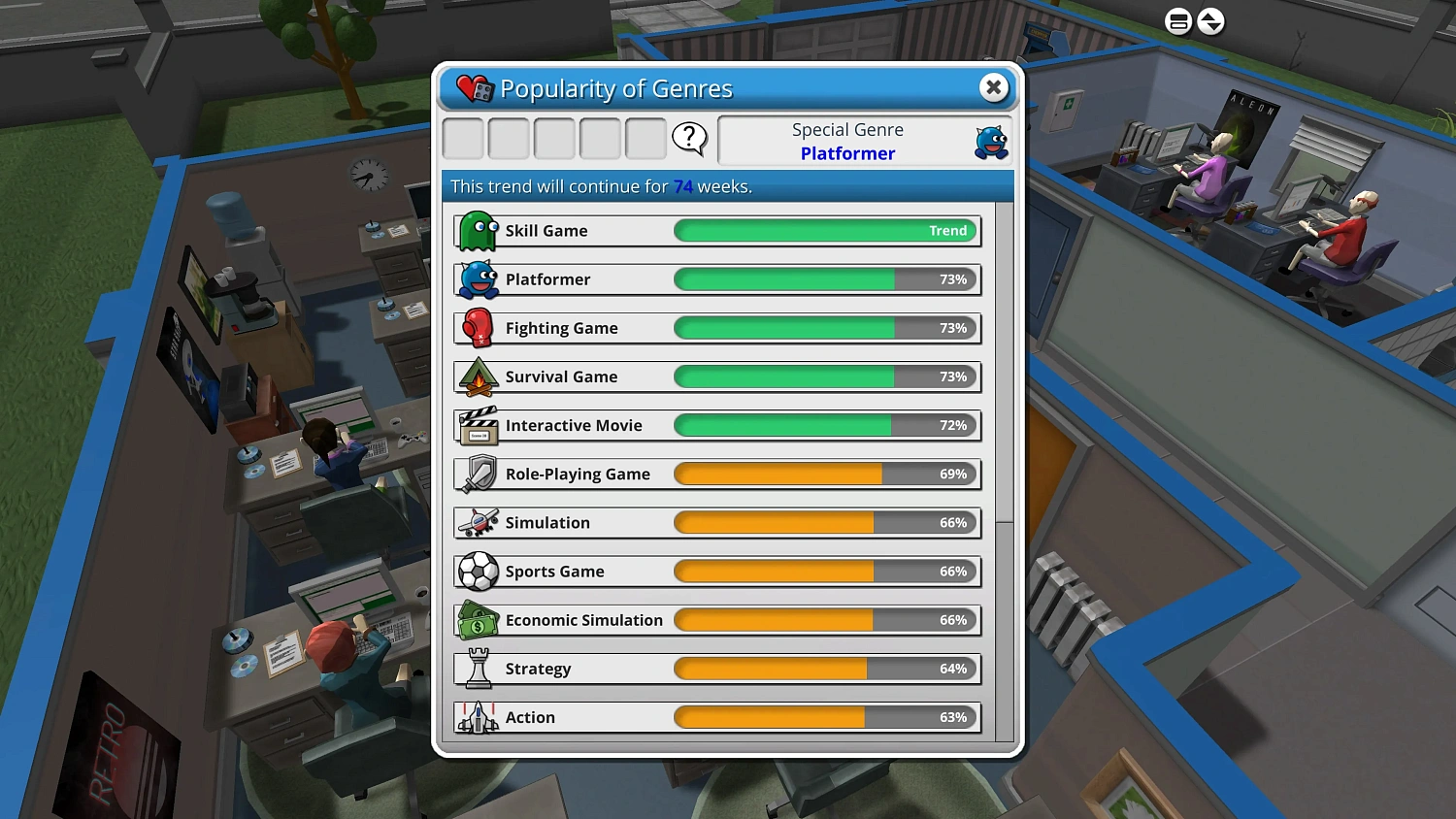This screenshot has height=819, width=1456.
Task: Click the Simulation airplane icon
Action: tap(477, 522)
